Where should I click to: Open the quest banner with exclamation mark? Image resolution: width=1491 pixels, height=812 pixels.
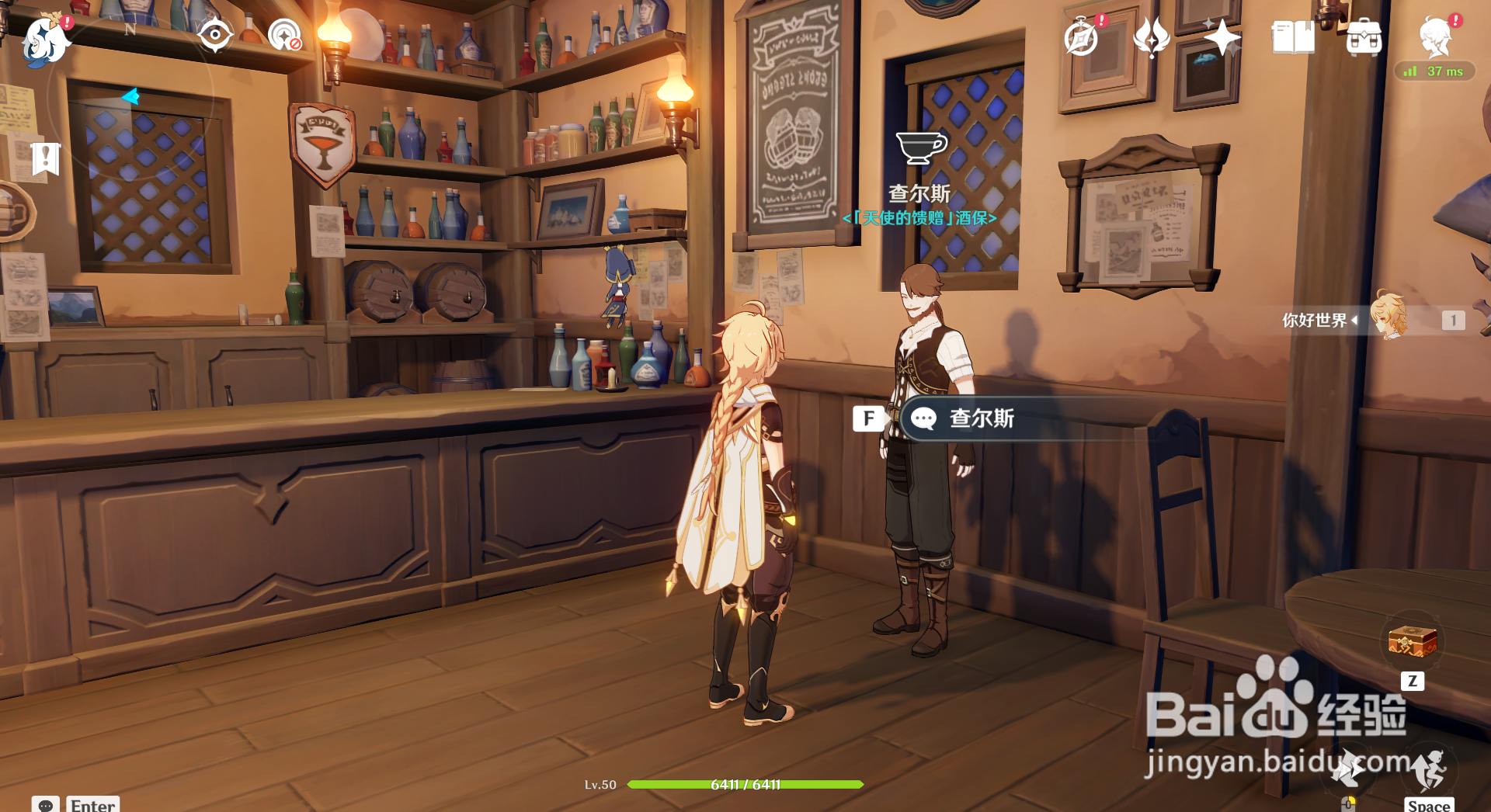point(46,159)
